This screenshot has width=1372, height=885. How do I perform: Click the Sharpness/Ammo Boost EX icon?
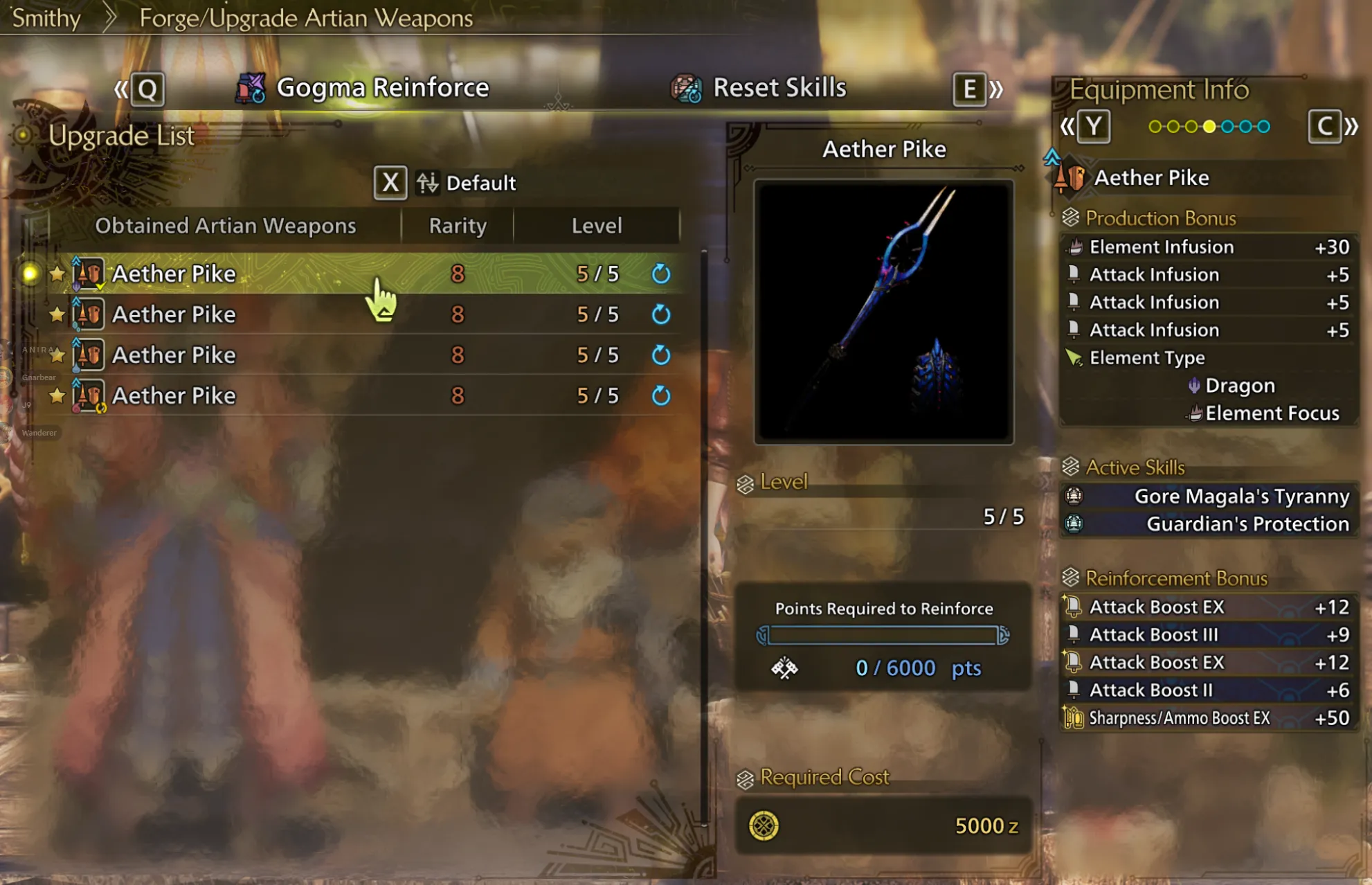[1074, 718]
